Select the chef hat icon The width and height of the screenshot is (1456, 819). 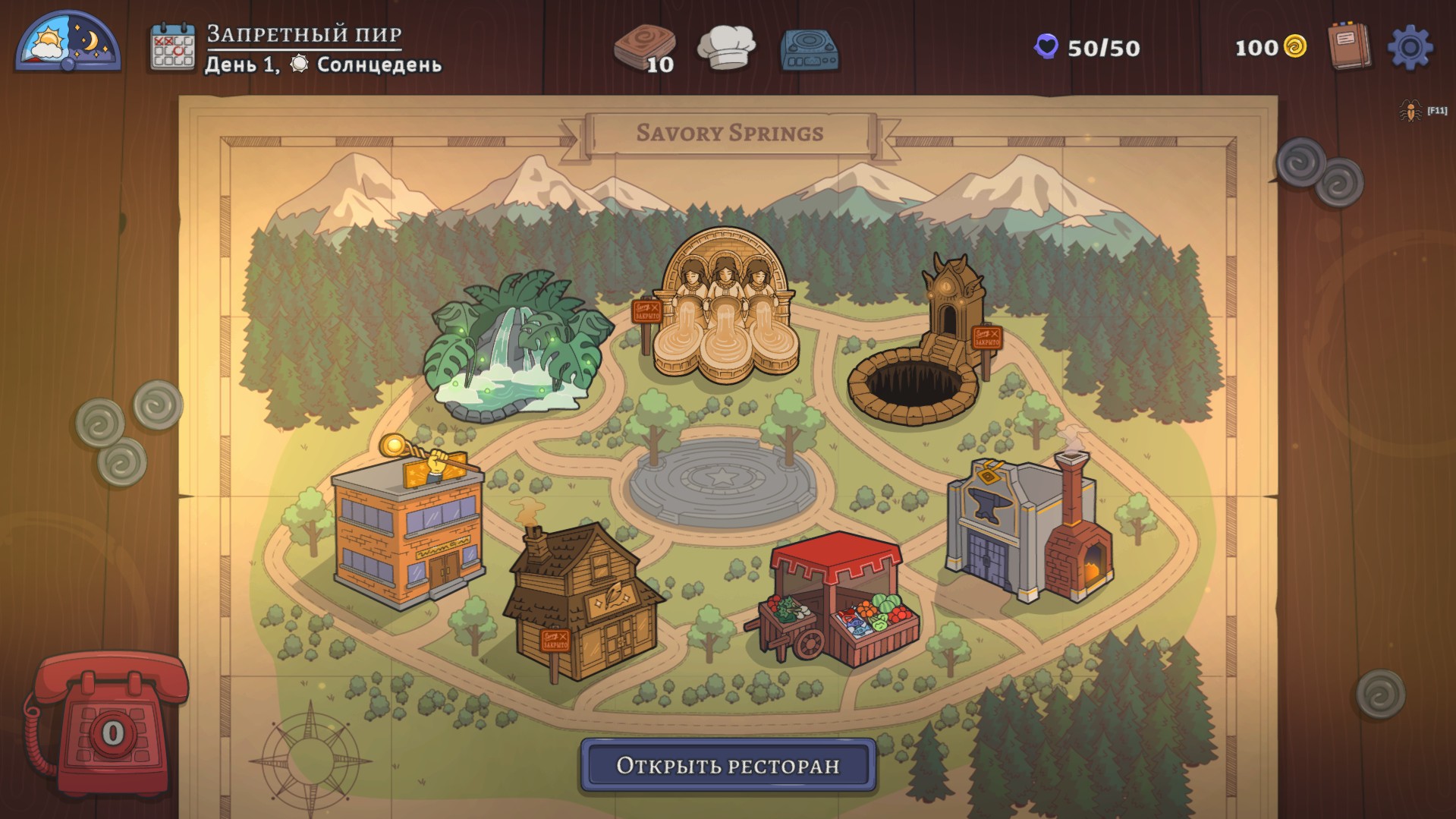pyautogui.click(x=726, y=47)
